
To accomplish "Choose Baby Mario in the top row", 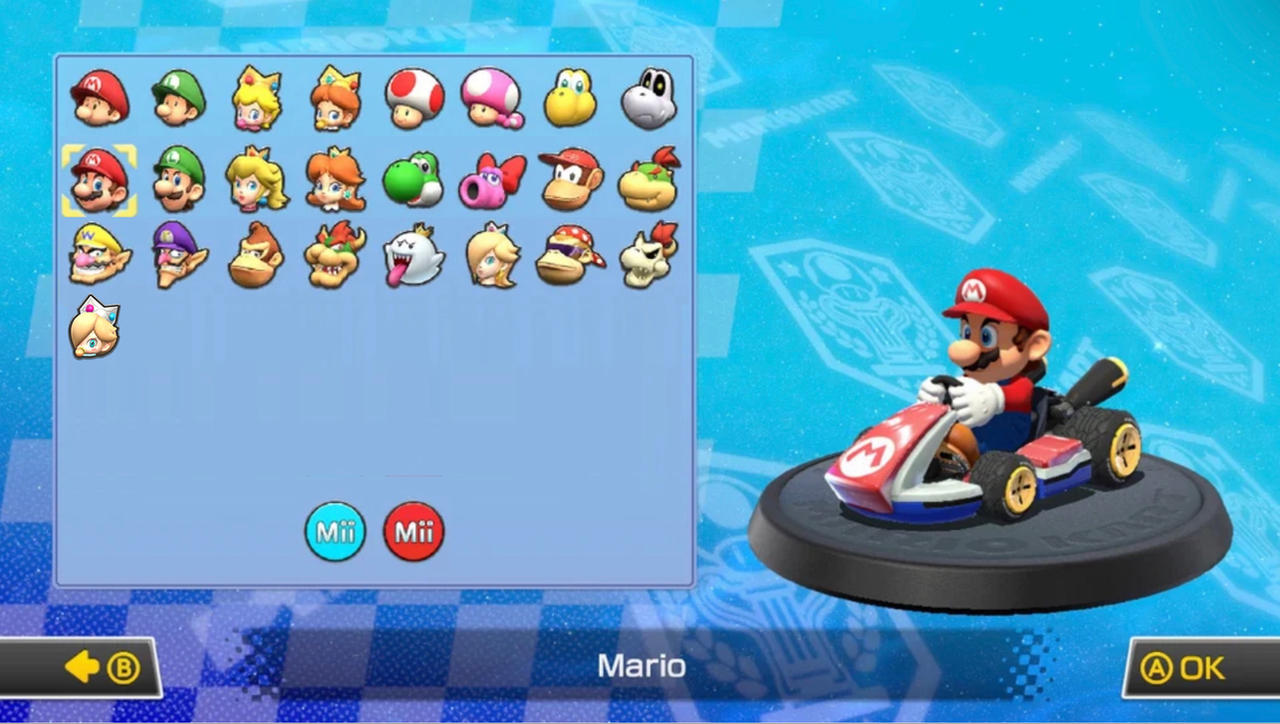I will pyautogui.click(x=99, y=97).
